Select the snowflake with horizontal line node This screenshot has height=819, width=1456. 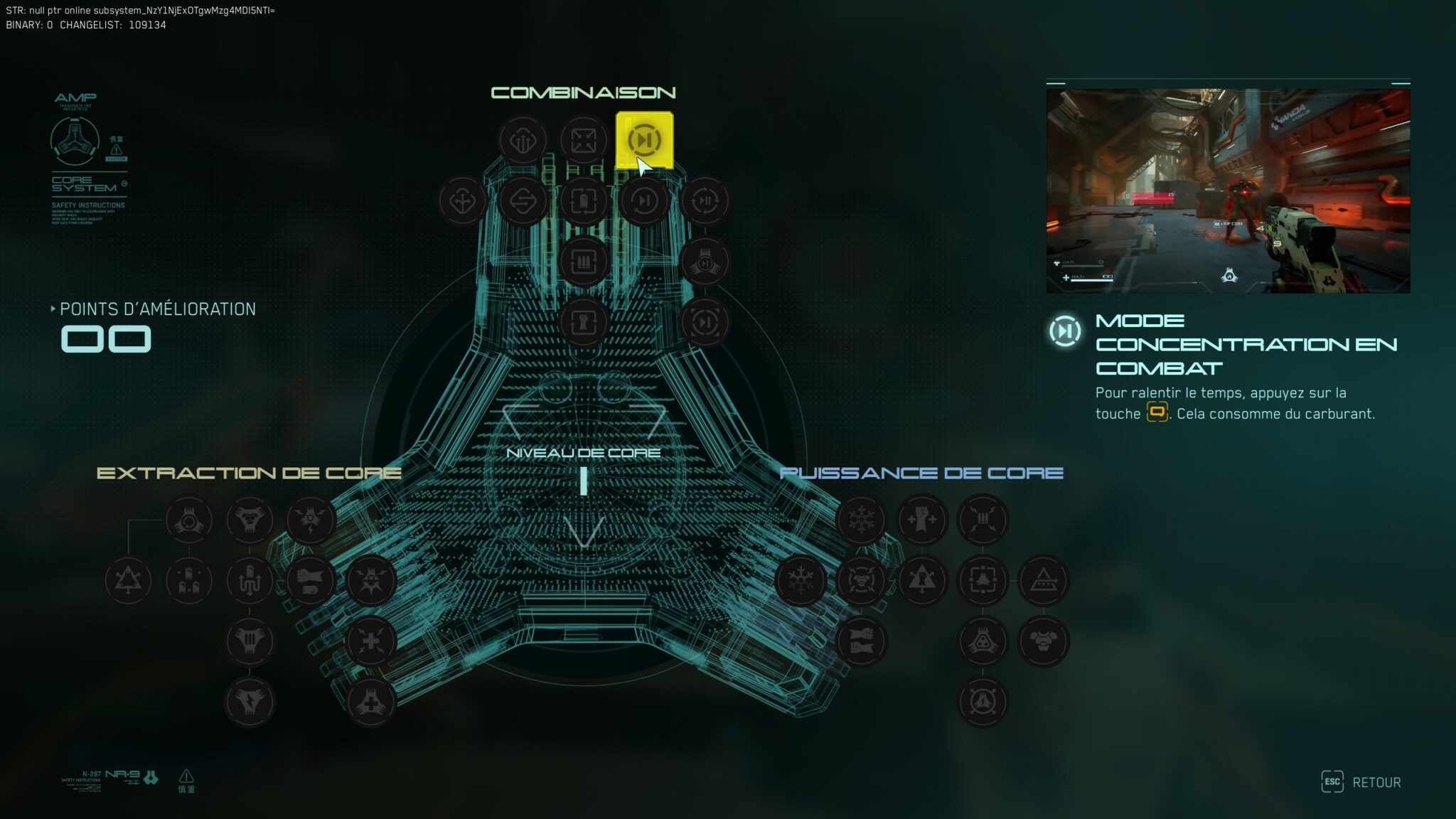pos(801,581)
